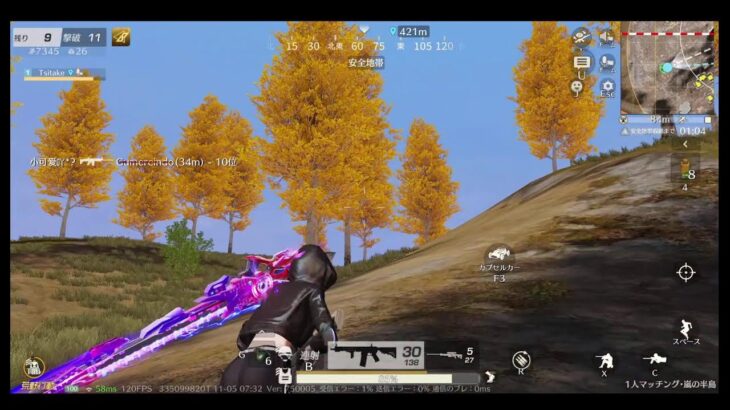Image resolution: width=730 pixels, height=410 pixels.
Task: Use the カプセルカー vehicle capsule button
Action: click(x=499, y=257)
